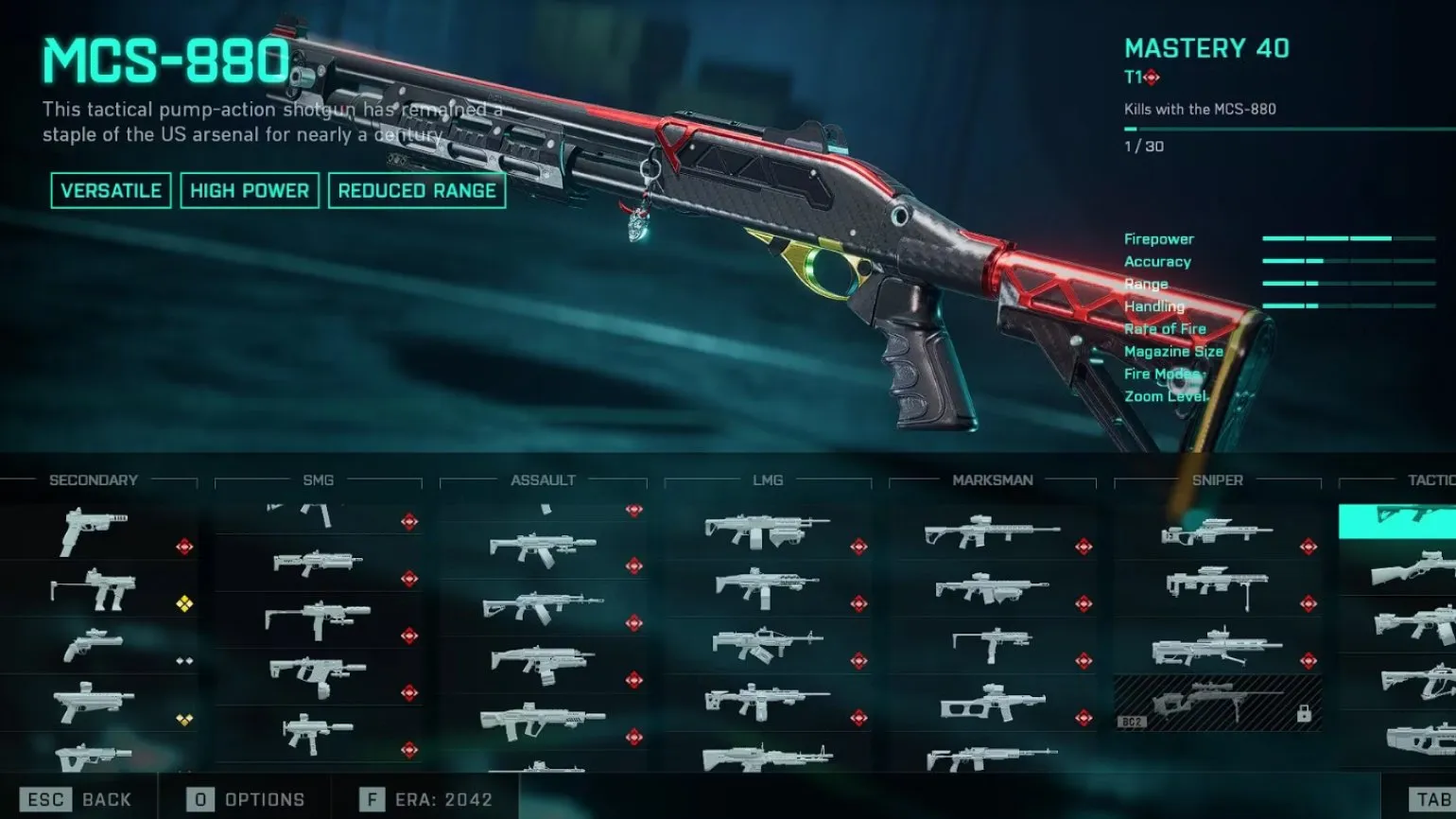This screenshot has width=1456, height=819.
Task: Choose the revolver in the Secondary column
Action: click(95, 647)
